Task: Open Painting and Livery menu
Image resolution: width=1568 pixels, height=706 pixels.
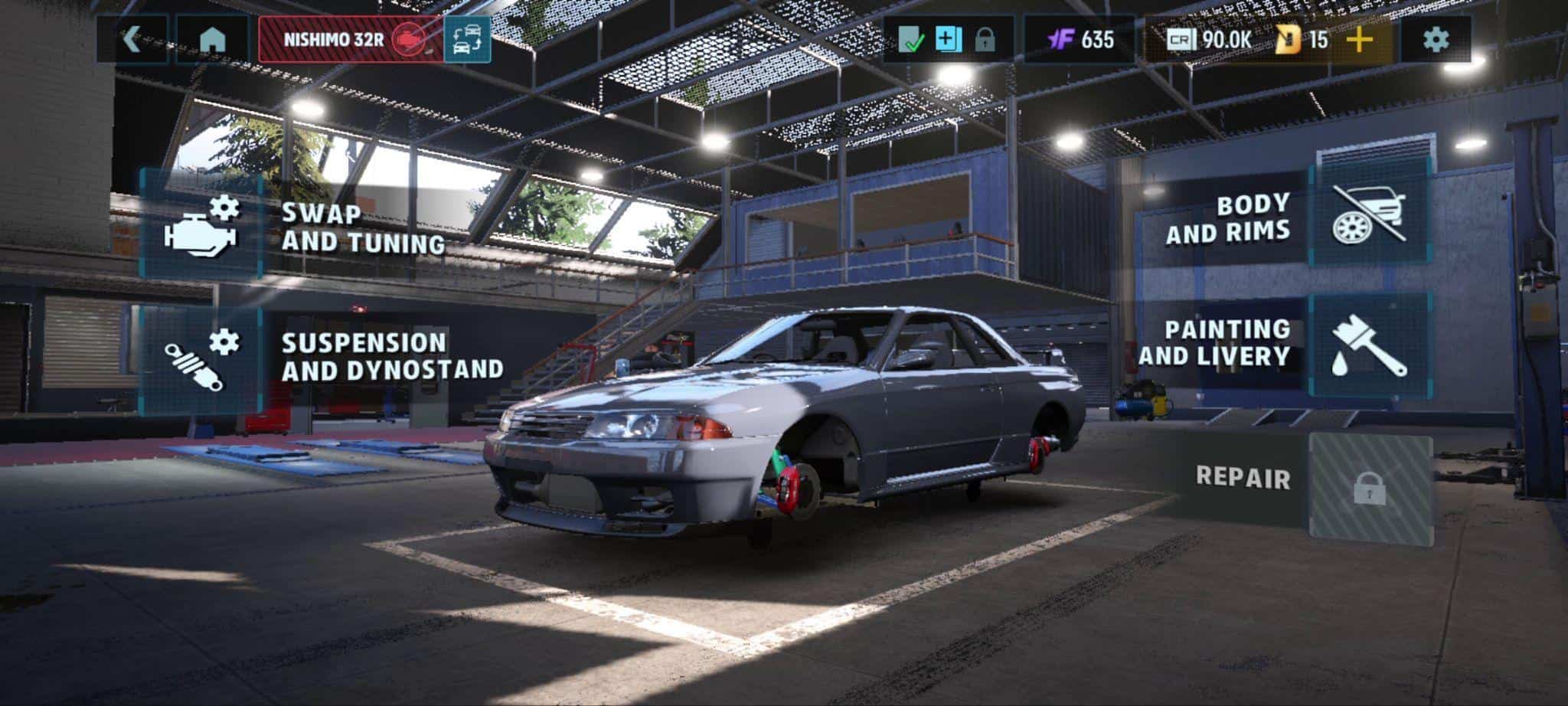Action: coord(1369,346)
